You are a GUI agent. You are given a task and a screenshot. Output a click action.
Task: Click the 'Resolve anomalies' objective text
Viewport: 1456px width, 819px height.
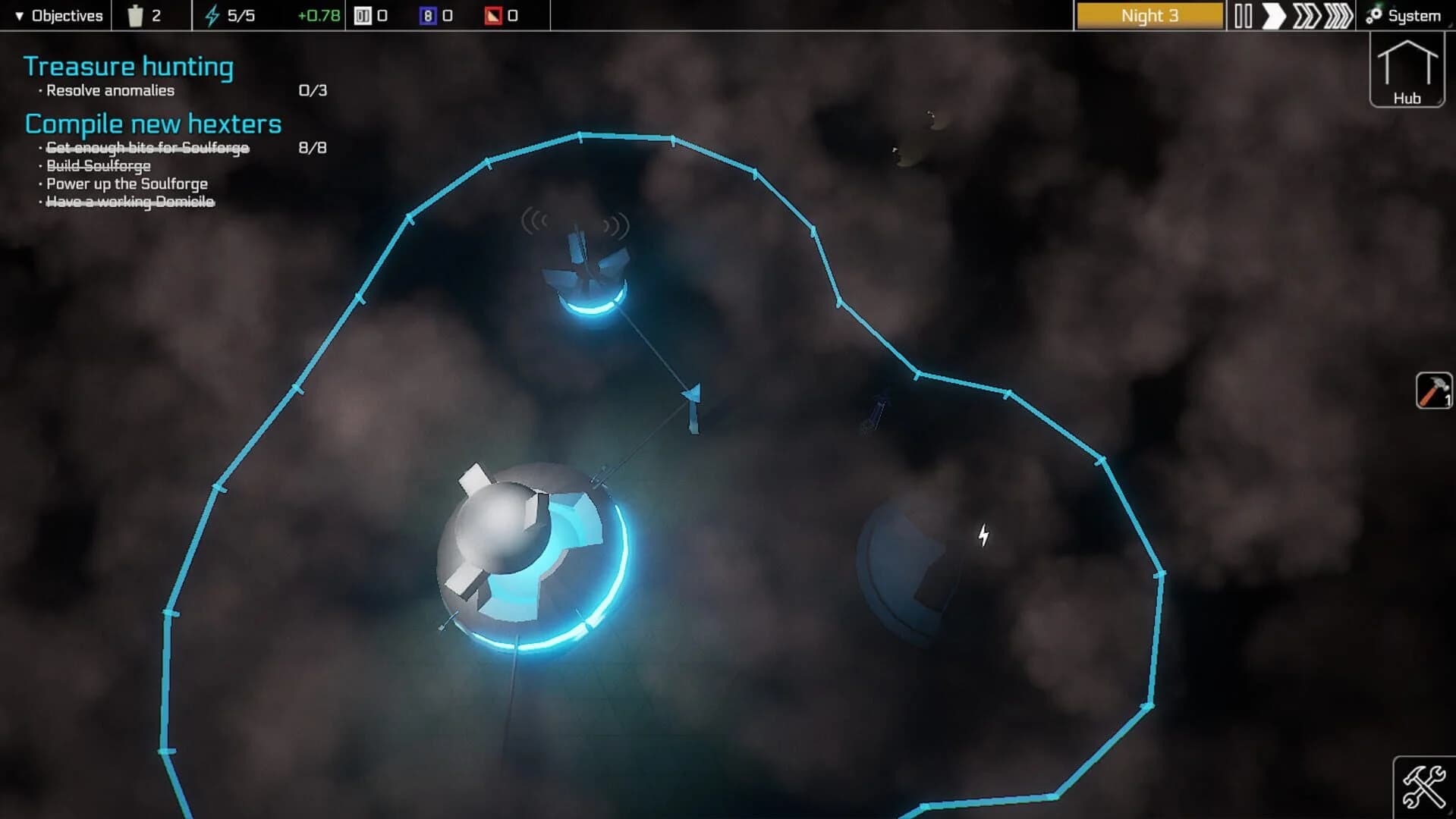(110, 89)
